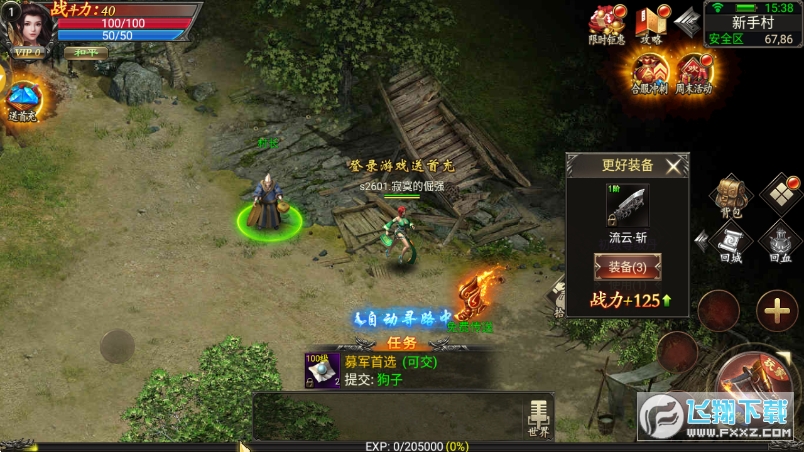Image resolution: width=804 pixels, height=452 pixels.
Task: Close the 更好装备 equipment popup
Action: [x=675, y=166]
